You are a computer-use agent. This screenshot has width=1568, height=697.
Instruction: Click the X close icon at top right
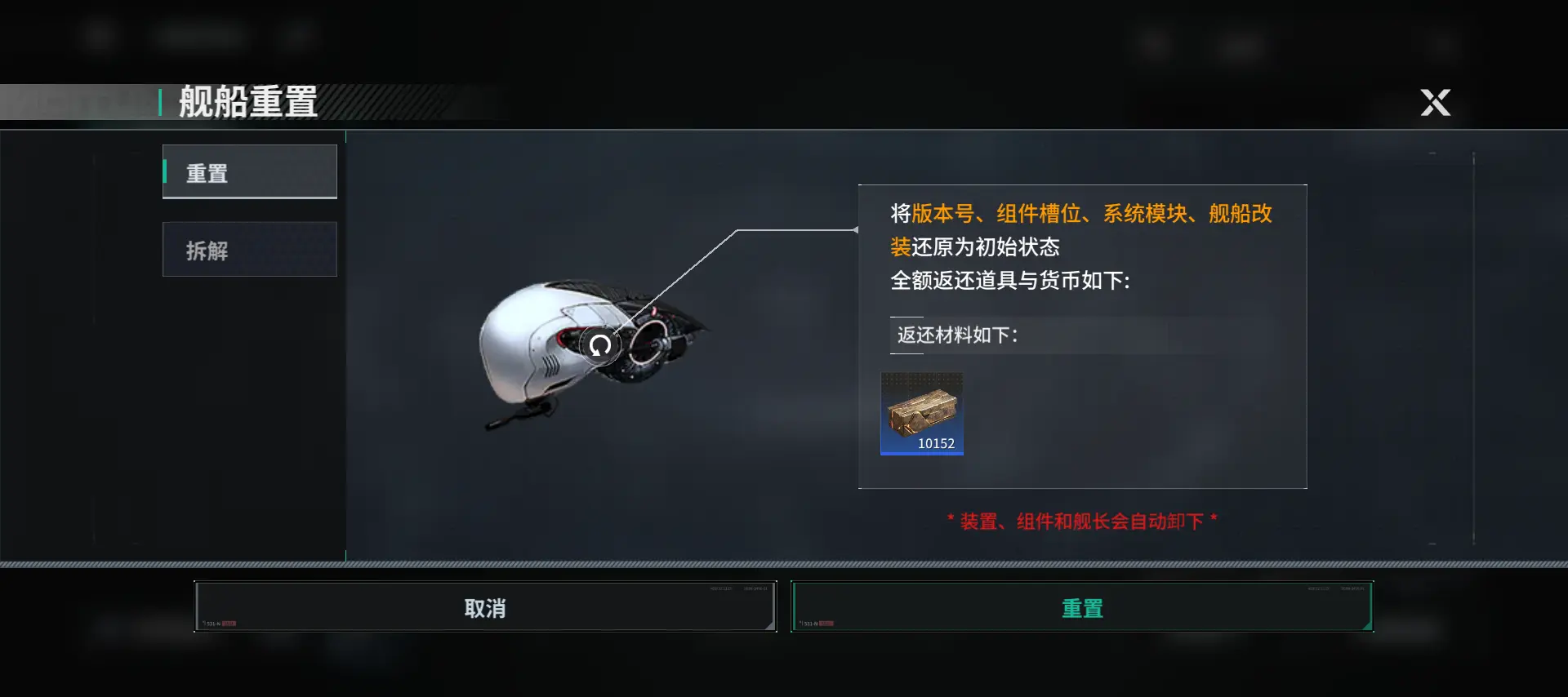[x=1435, y=103]
